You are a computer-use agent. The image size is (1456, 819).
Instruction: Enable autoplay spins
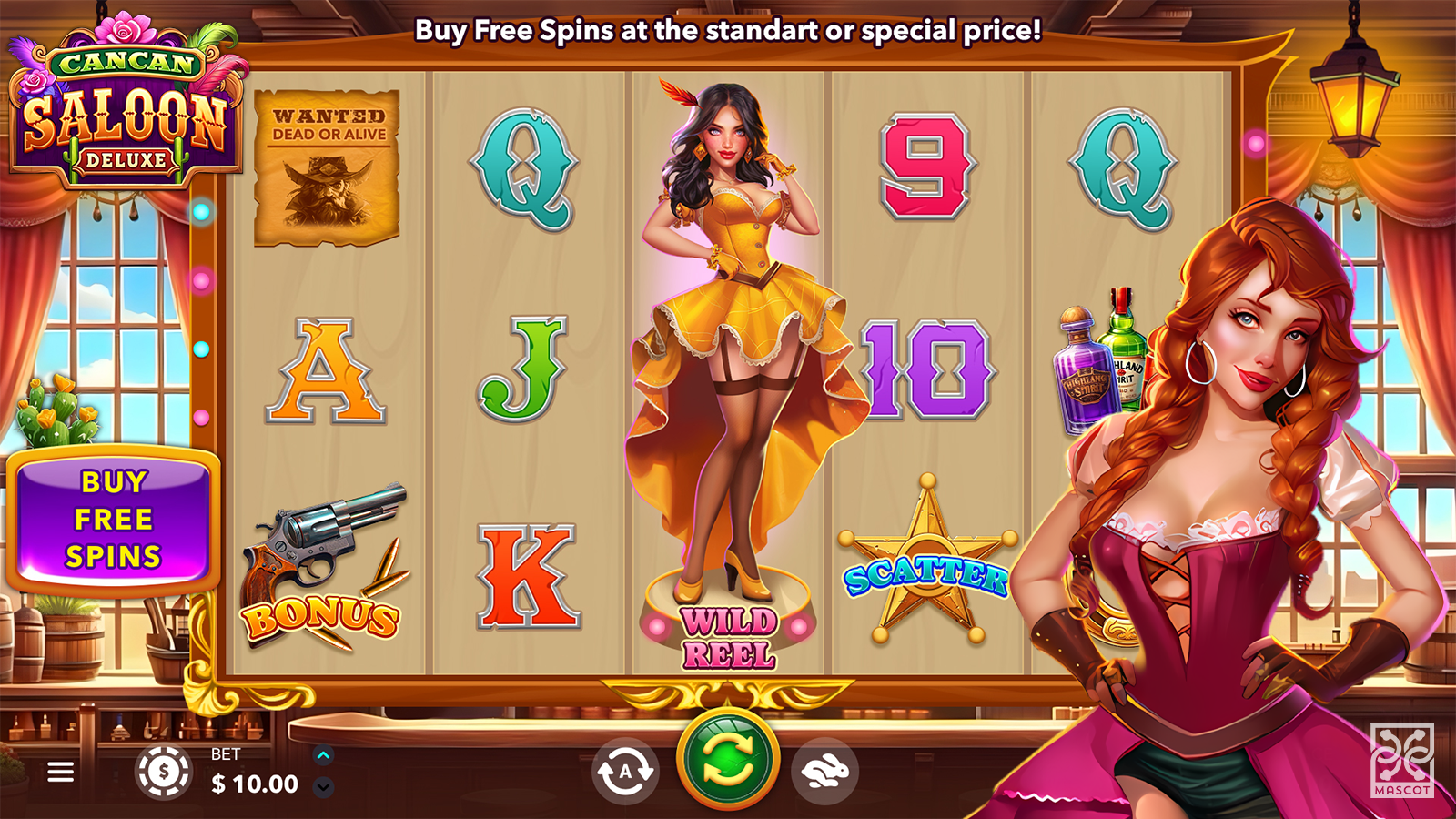(x=625, y=772)
